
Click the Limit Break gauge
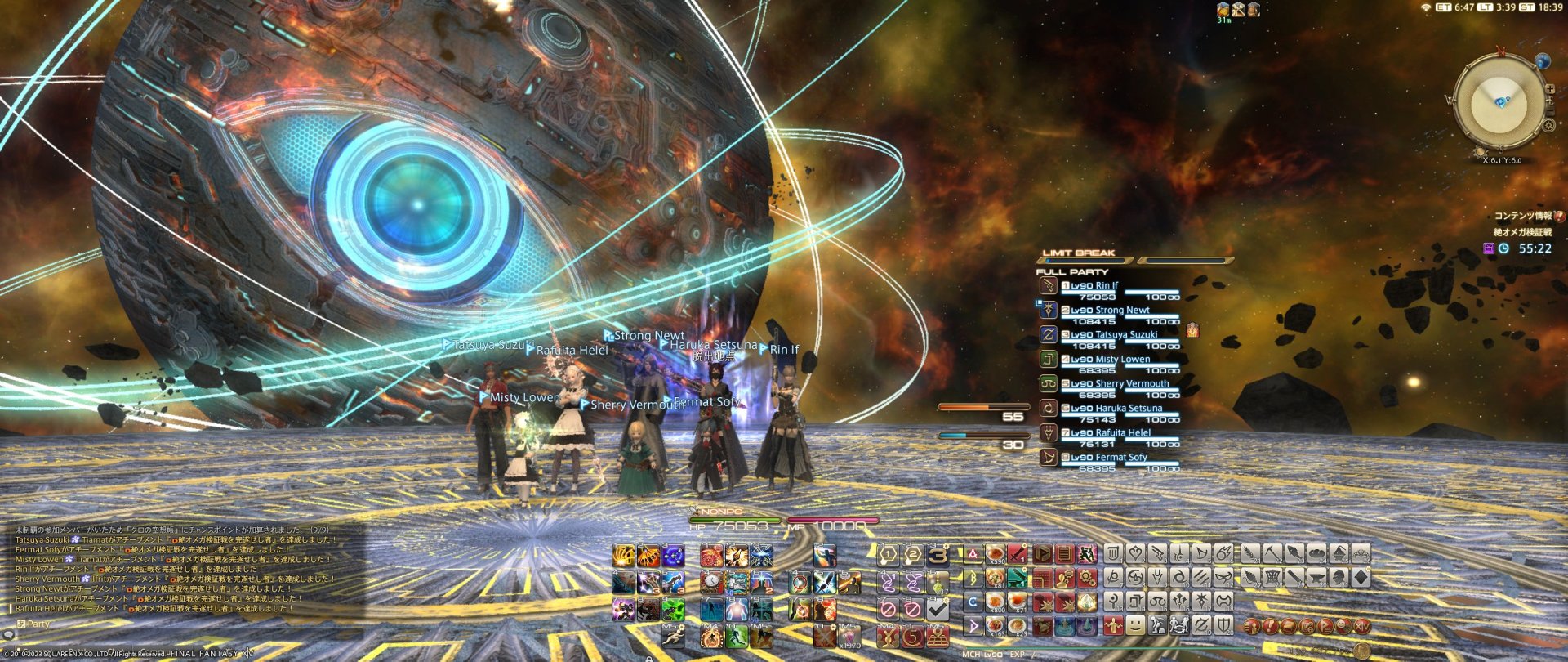tap(1086, 260)
